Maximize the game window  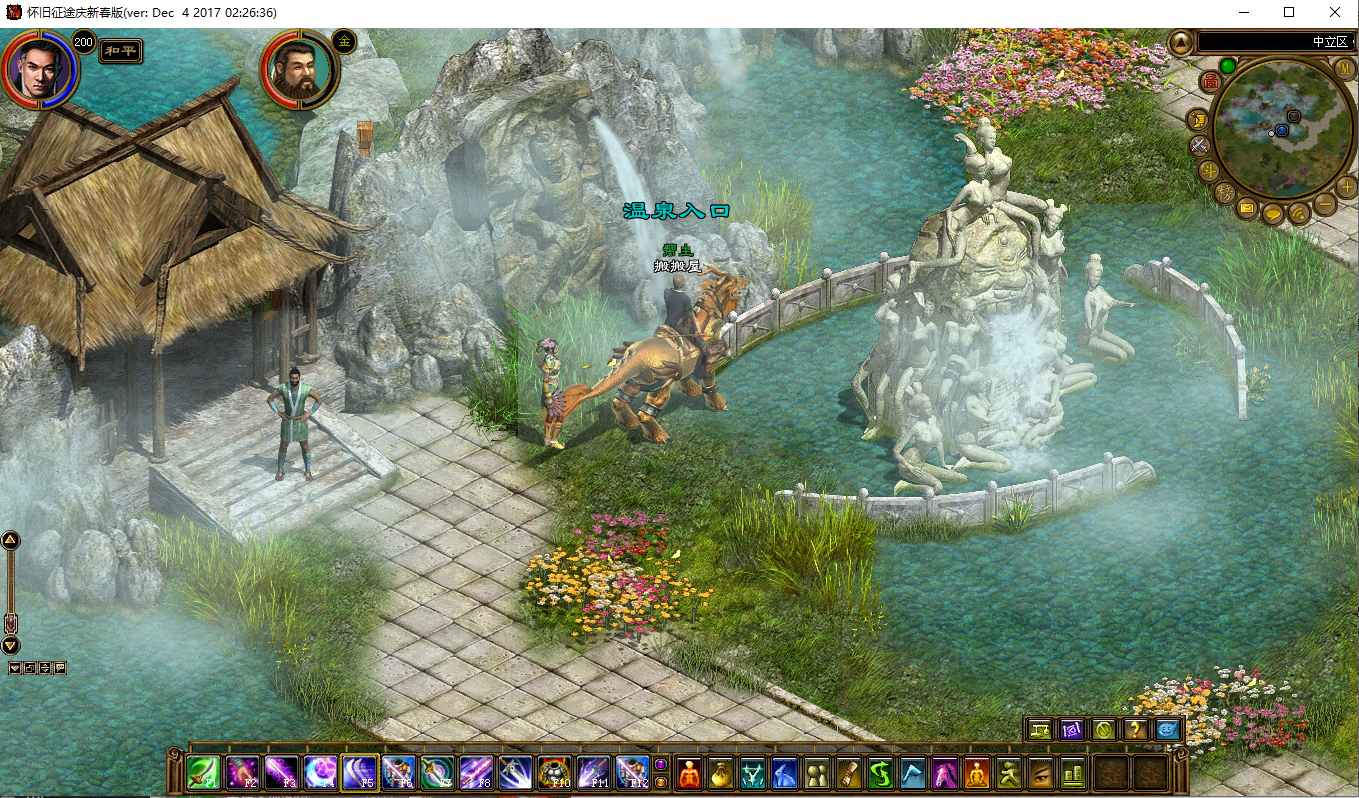pyautogui.click(x=1289, y=13)
